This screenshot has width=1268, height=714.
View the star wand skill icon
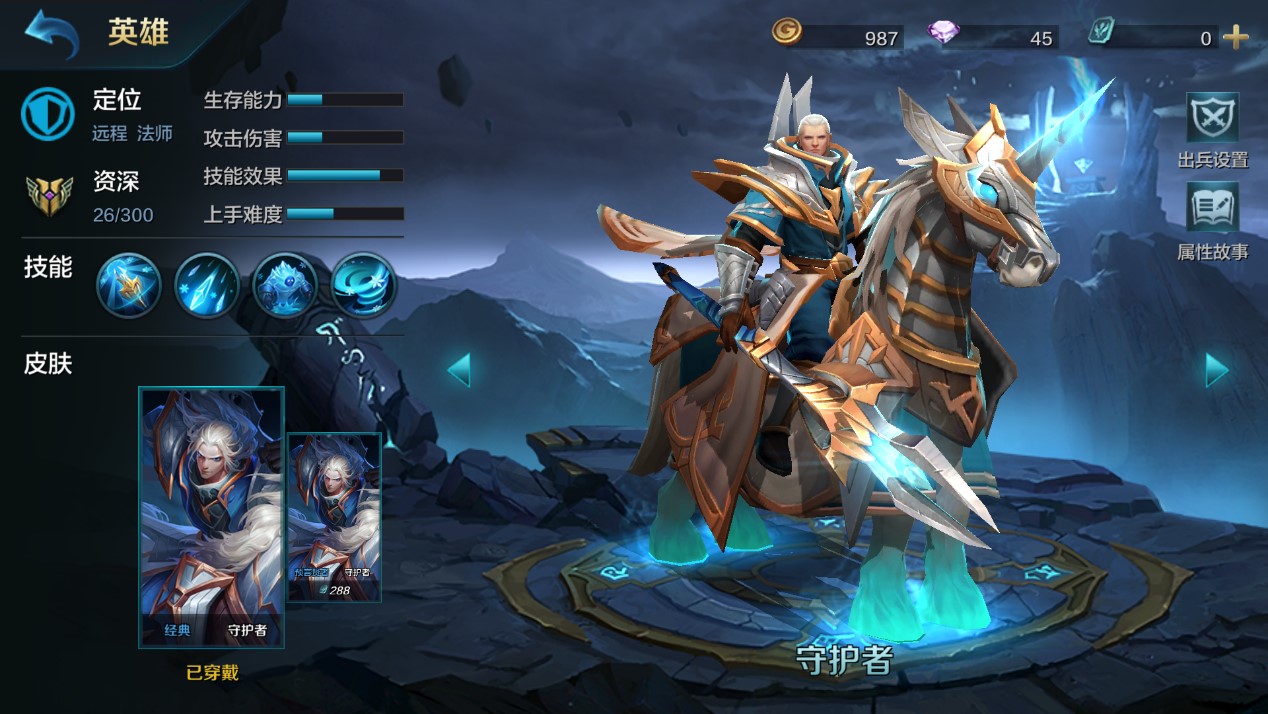coord(129,285)
